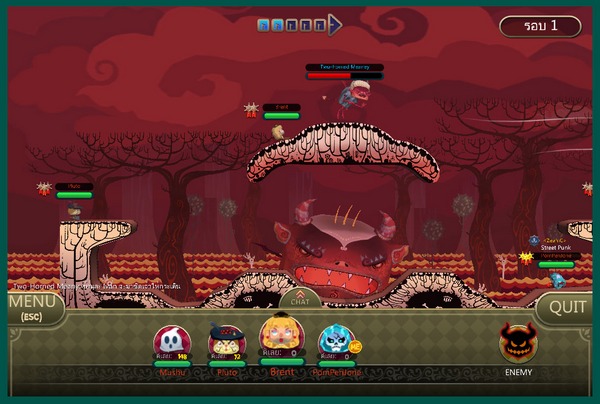Show the ENEMY team portrait

click(x=517, y=344)
